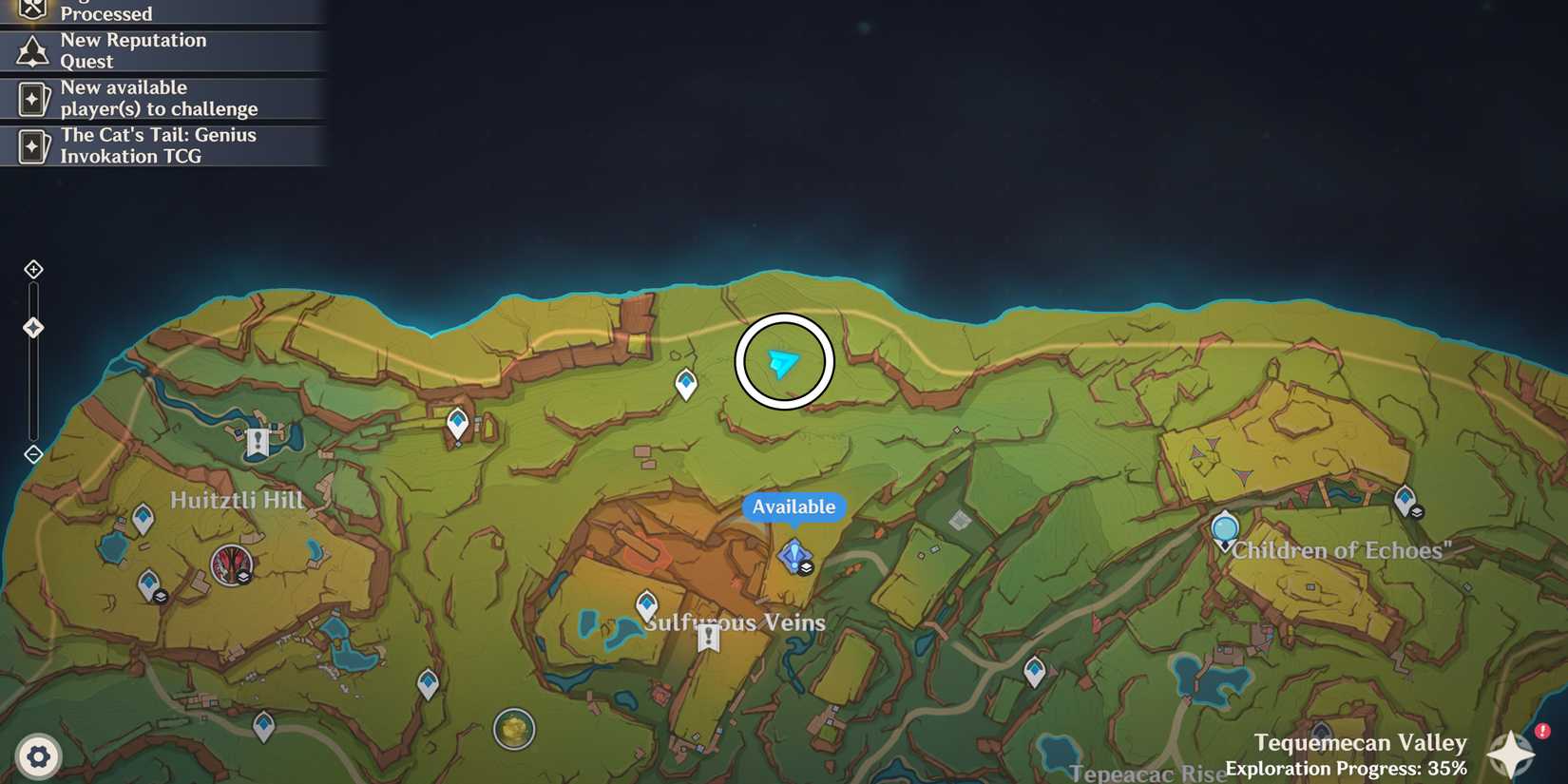
Task: Open the settings gear at bottom left
Action: click(x=38, y=756)
